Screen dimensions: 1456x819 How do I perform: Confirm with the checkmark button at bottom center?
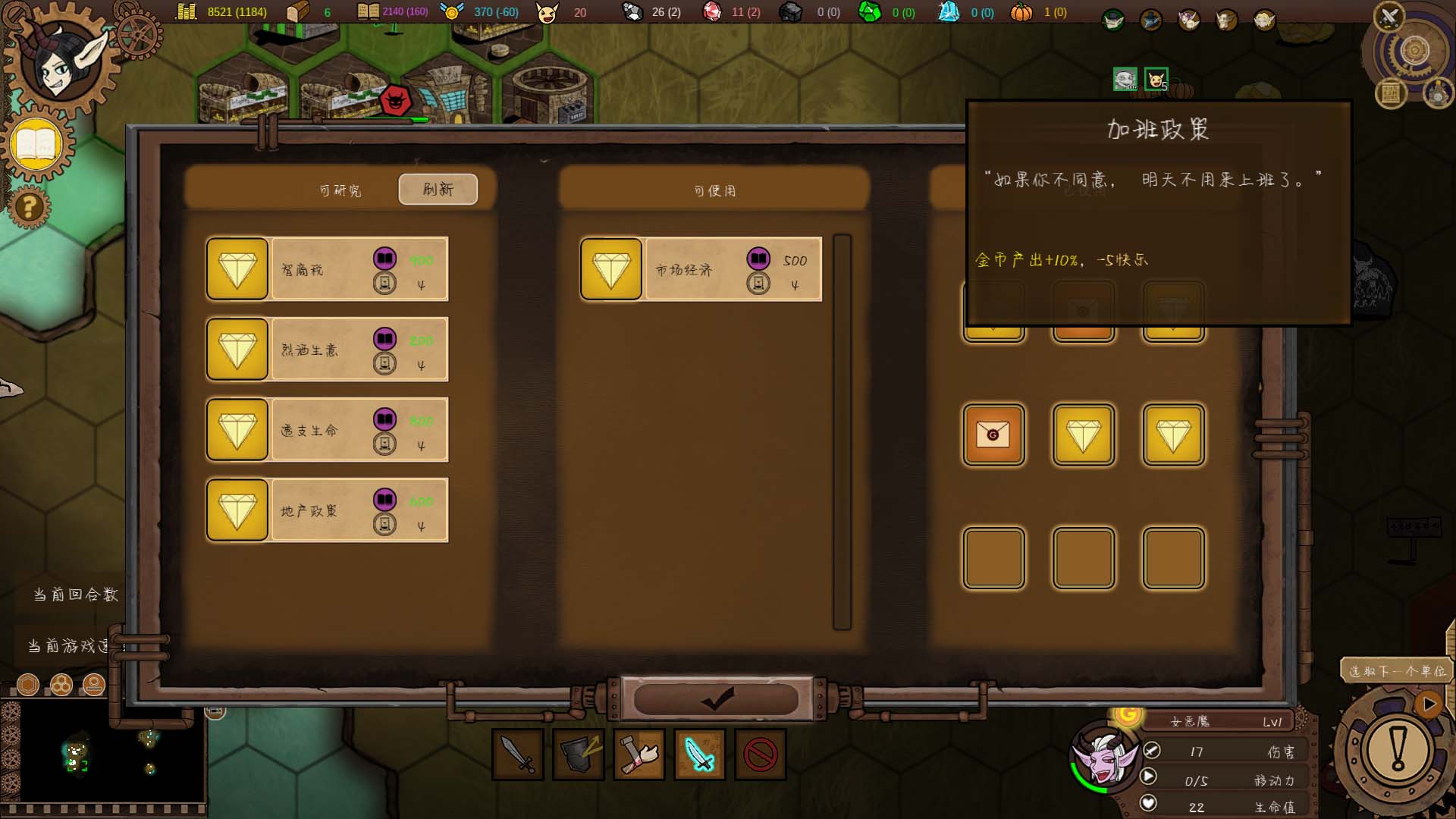coord(717,698)
